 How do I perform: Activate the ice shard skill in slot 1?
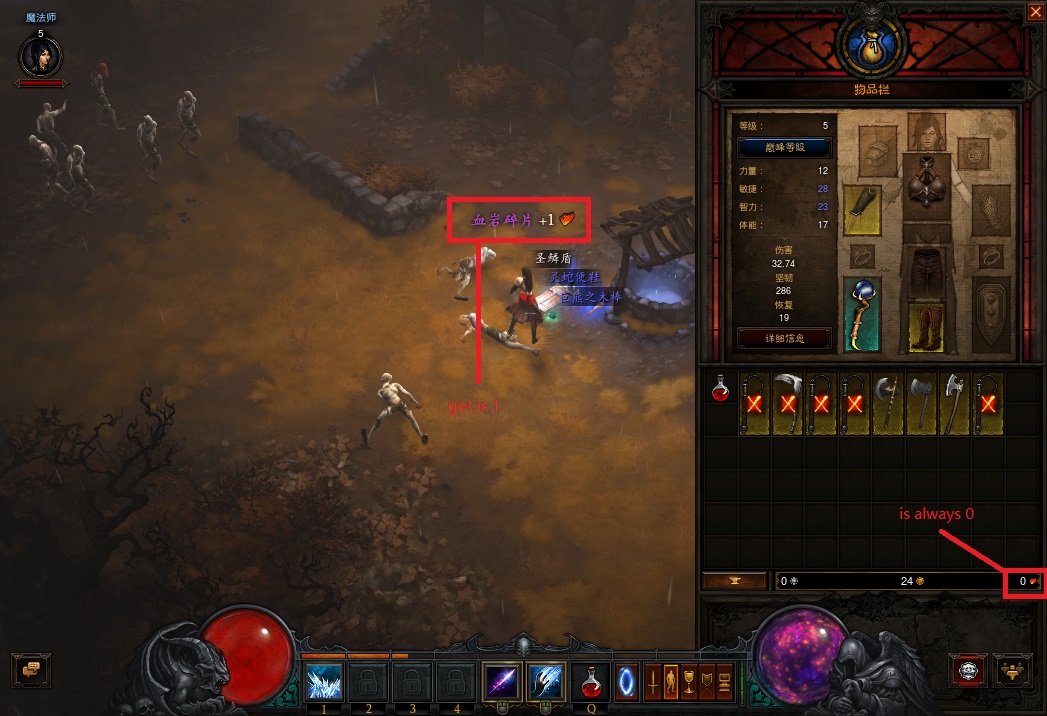(324, 681)
